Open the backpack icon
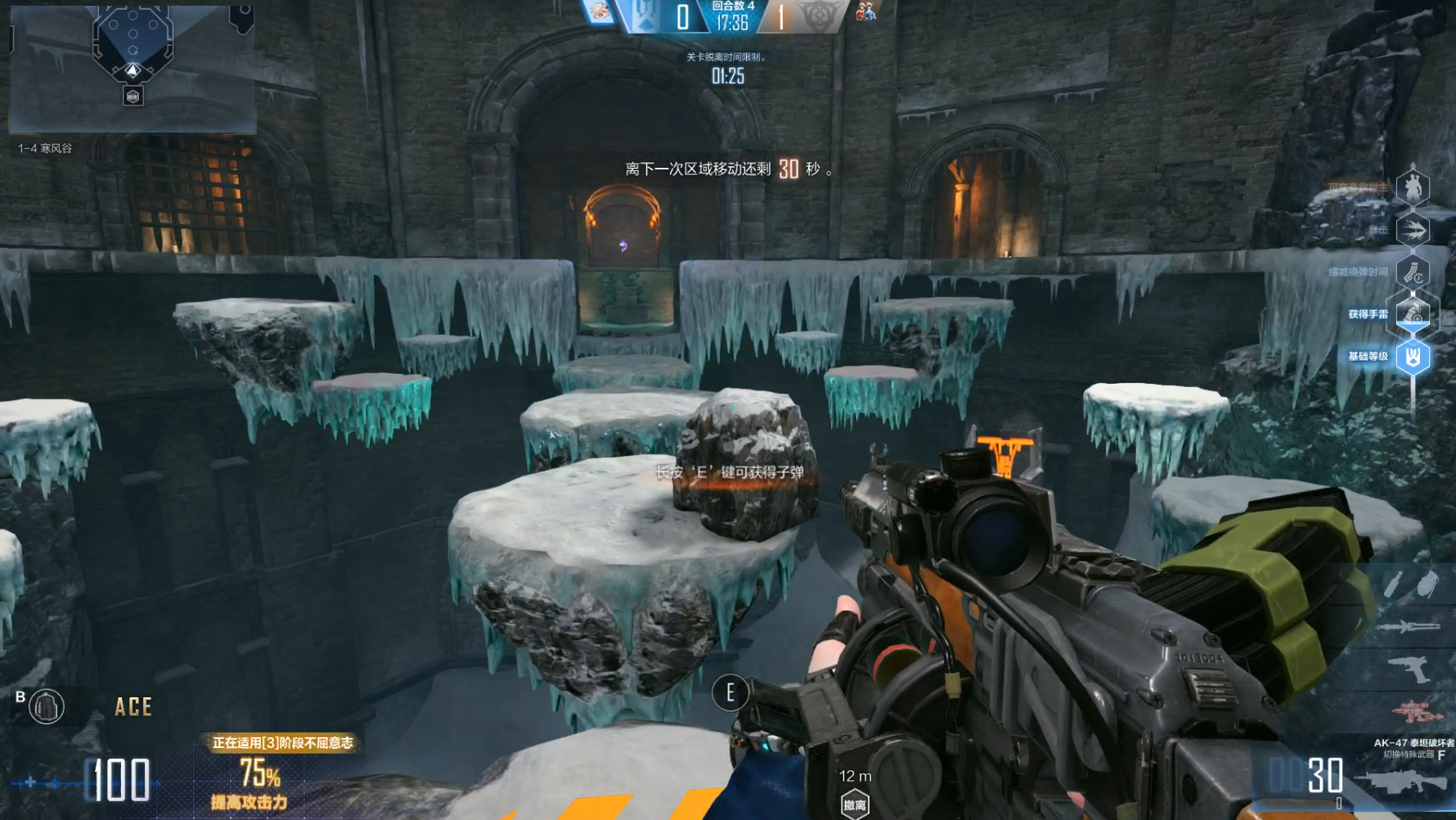Screen dimensions: 1456x820 pos(47,706)
